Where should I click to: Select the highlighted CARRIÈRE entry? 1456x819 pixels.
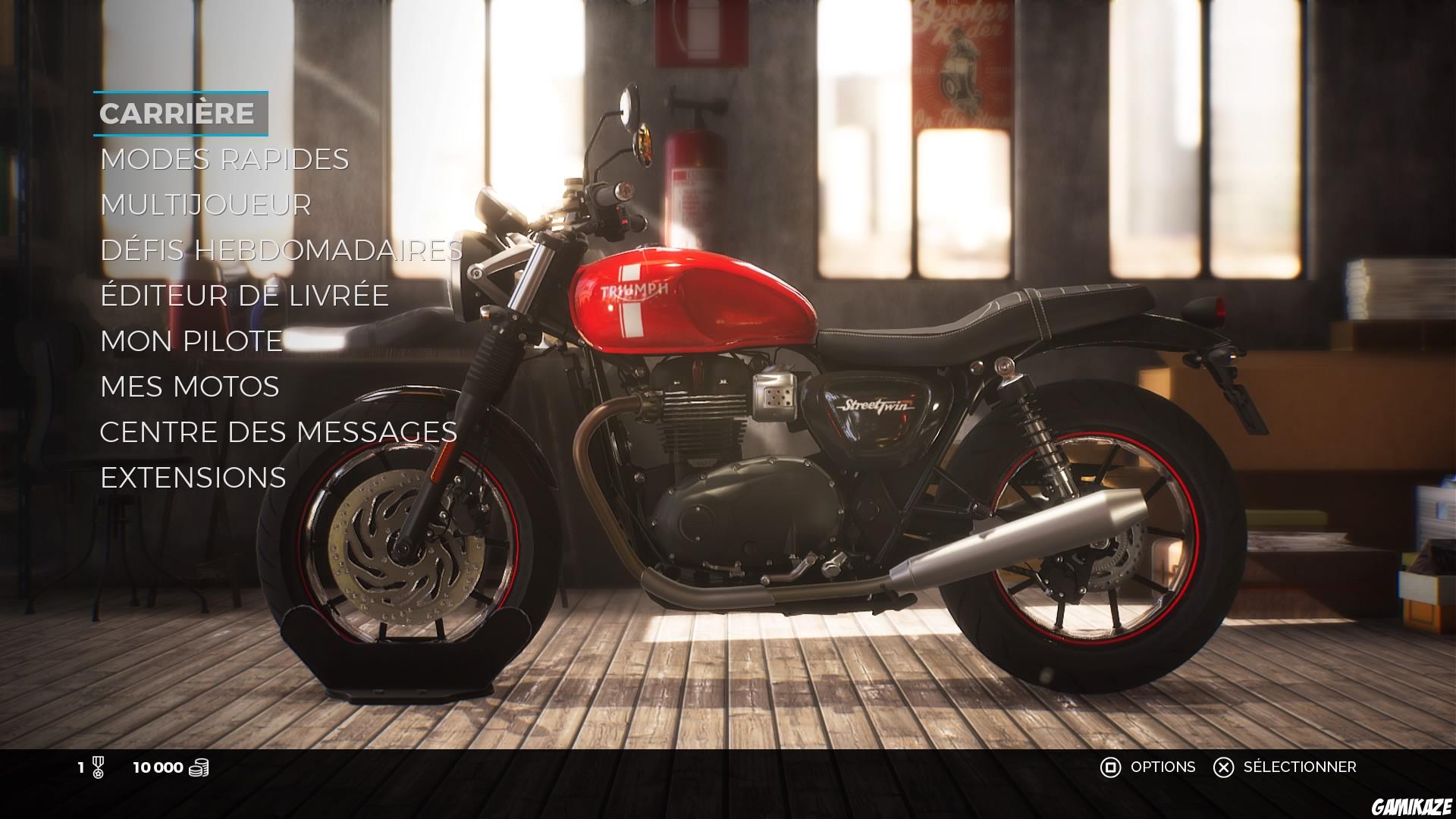[x=178, y=114]
